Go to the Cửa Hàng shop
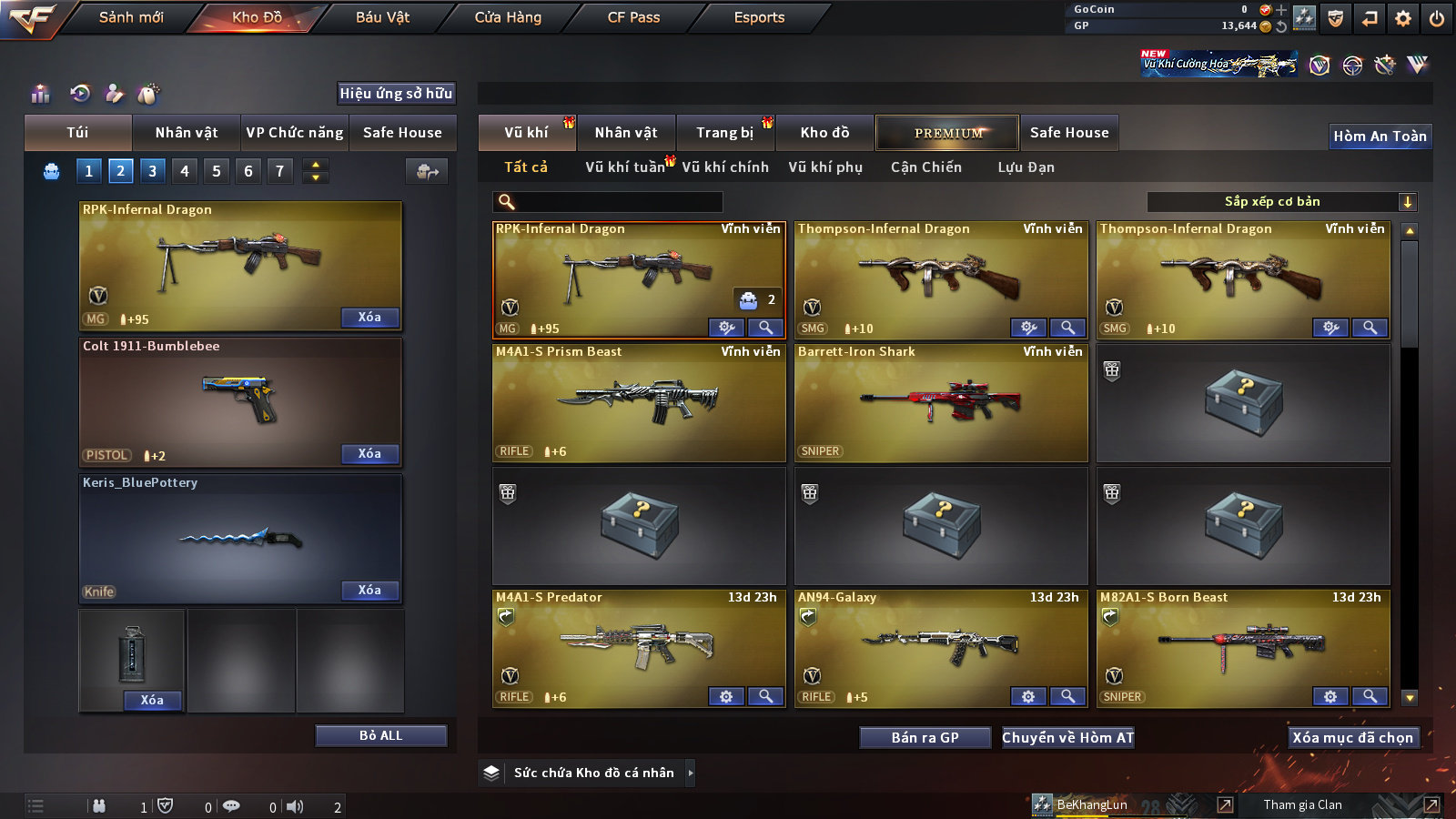The image size is (1456, 819). pos(508,17)
